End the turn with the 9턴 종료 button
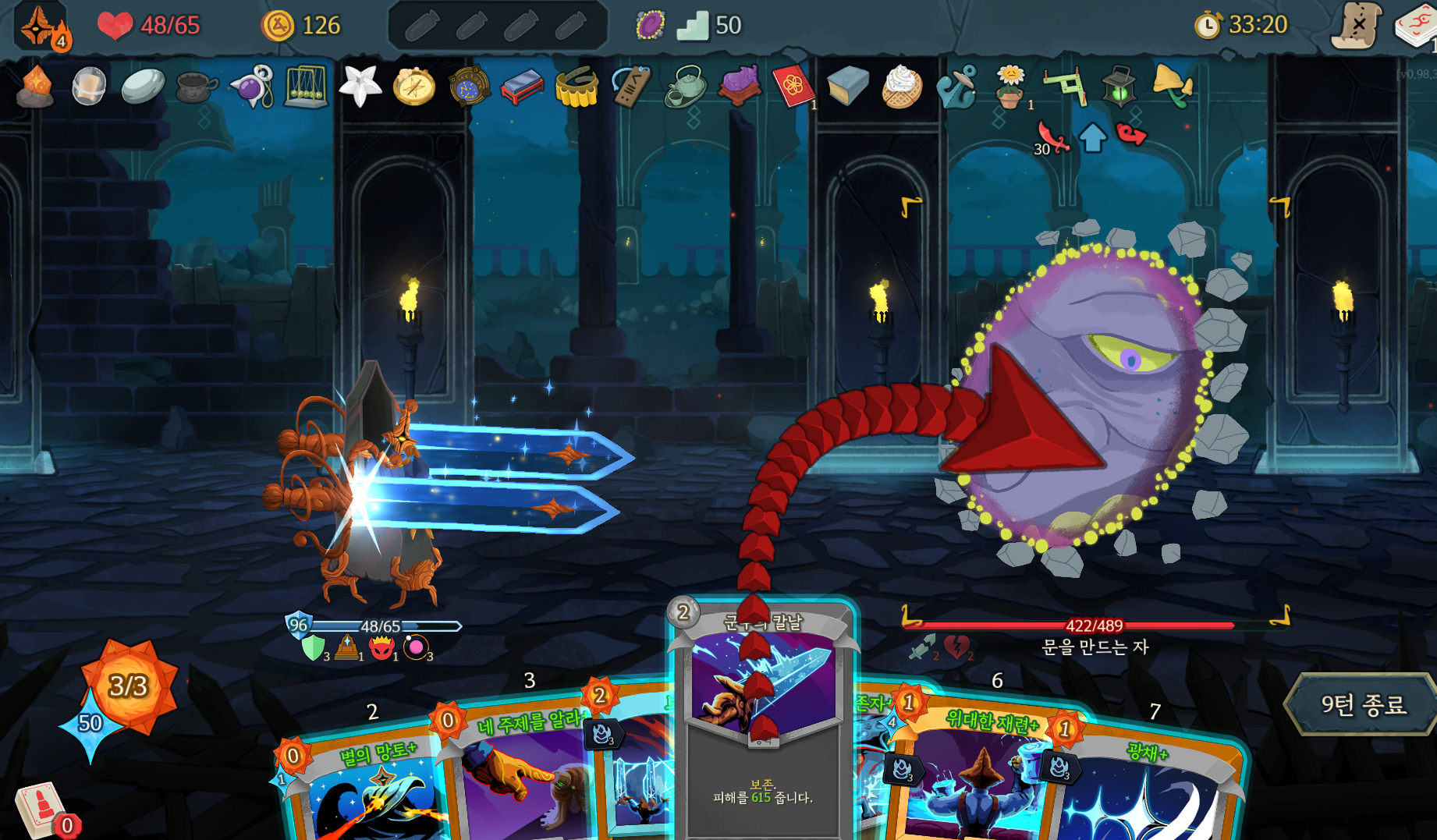 (x=1362, y=705)
